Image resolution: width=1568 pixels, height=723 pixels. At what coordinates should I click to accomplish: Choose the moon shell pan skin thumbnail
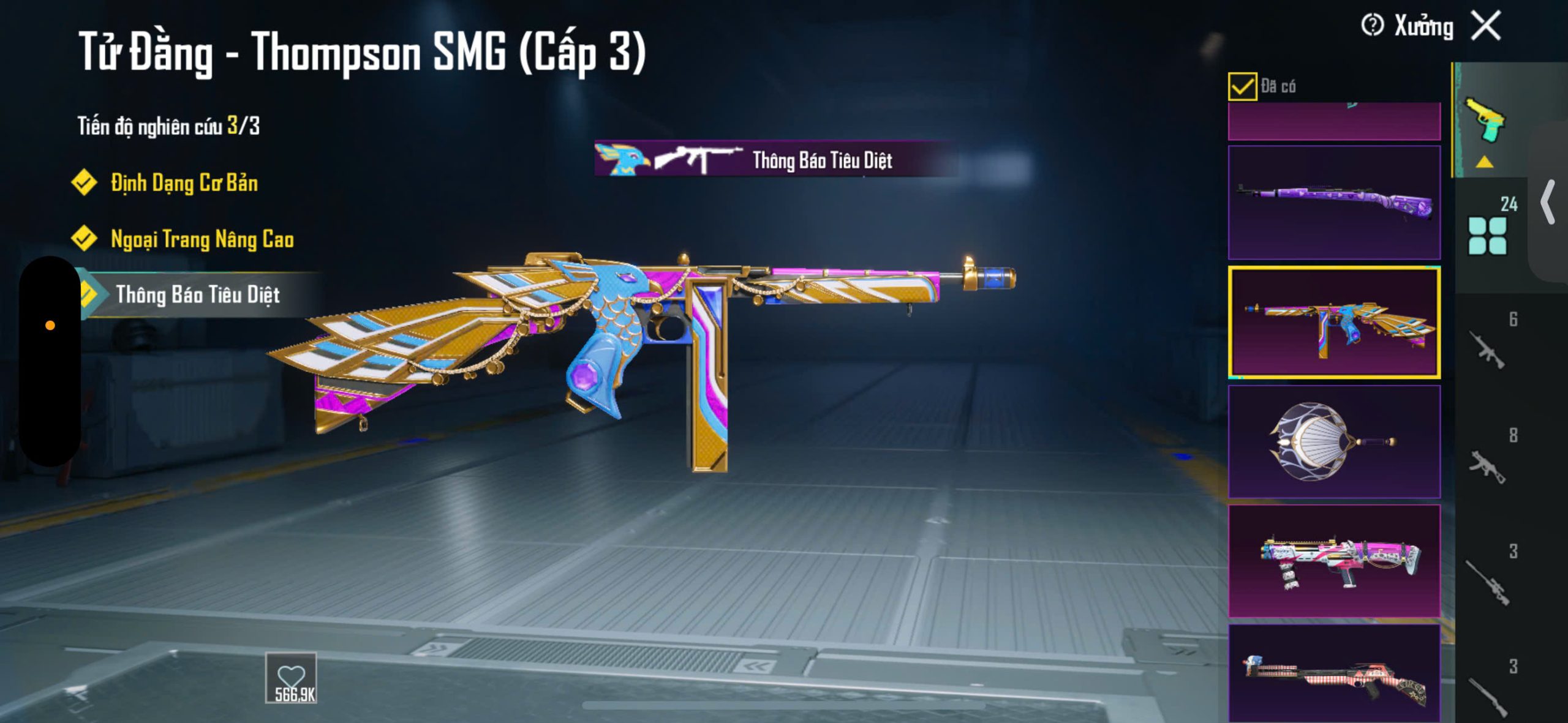click(1334, 441)
